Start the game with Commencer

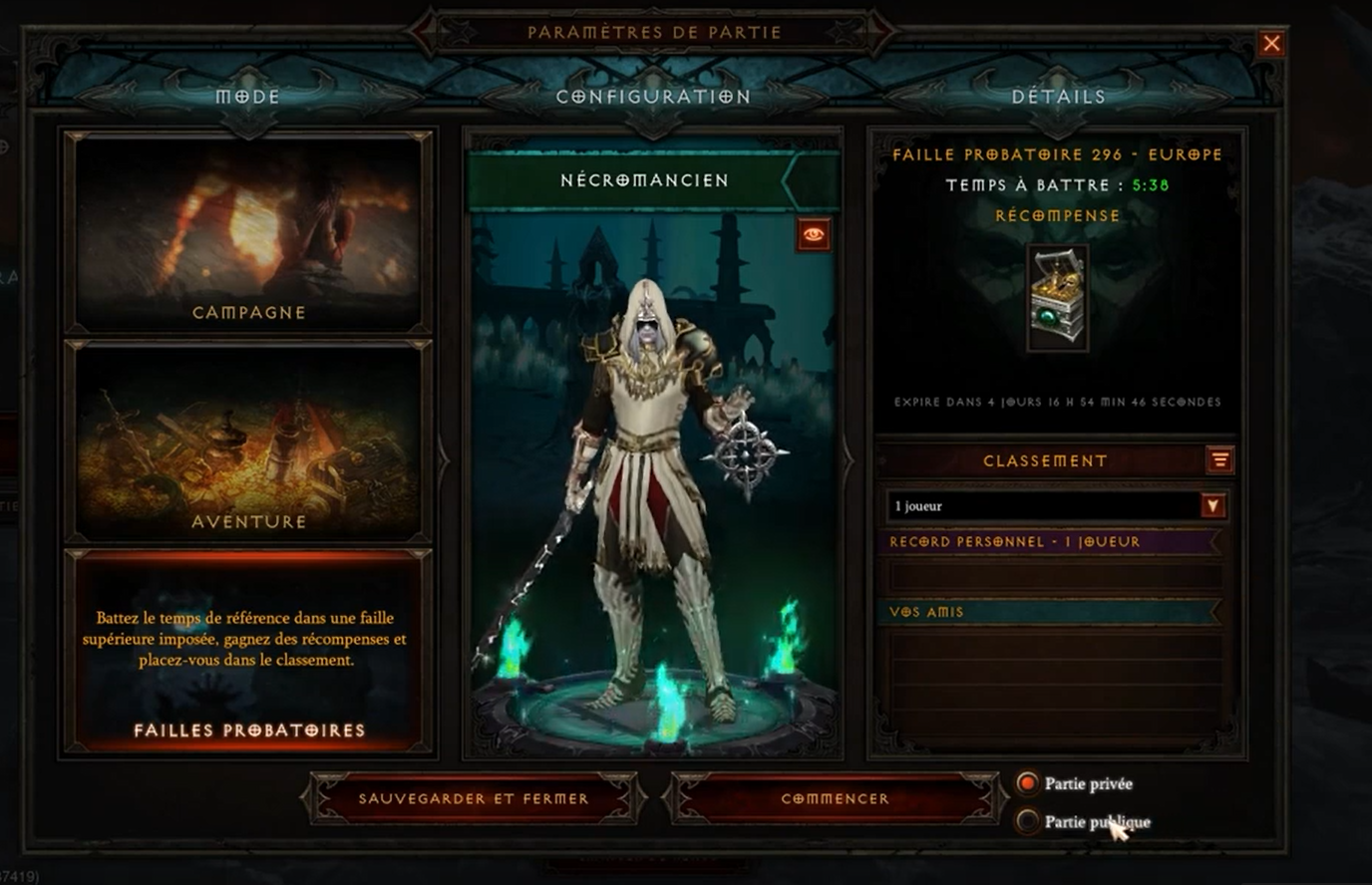click(x=835, y=798)
